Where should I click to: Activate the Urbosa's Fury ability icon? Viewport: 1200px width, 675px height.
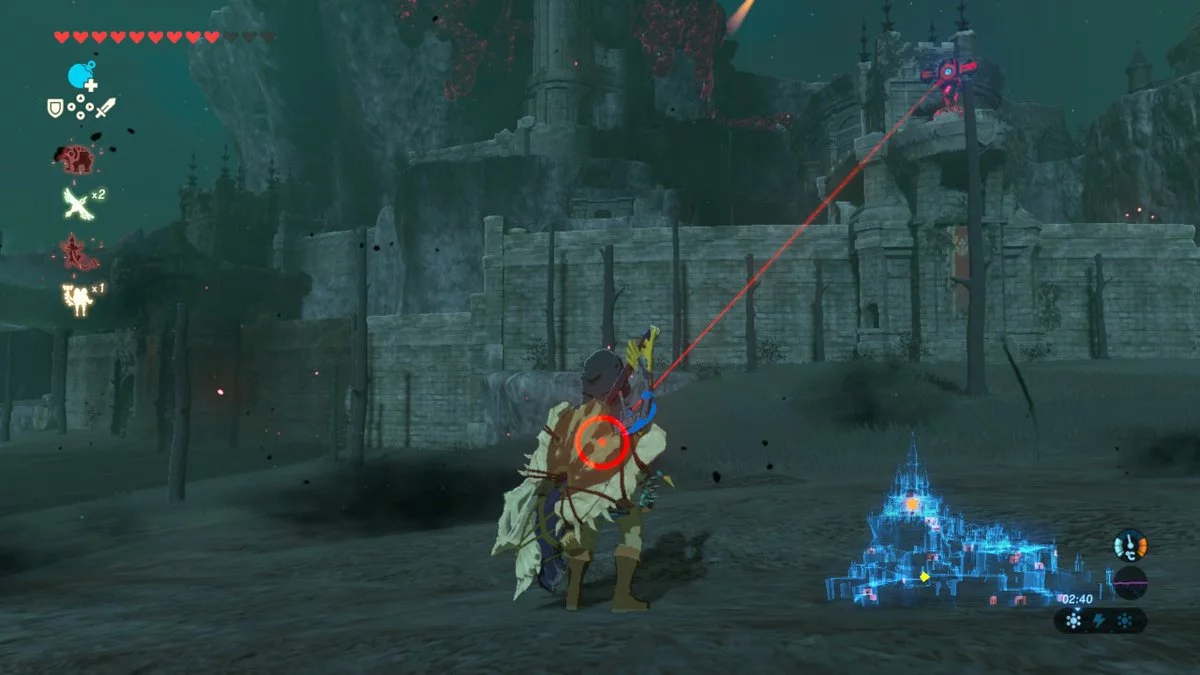(77, 297)
